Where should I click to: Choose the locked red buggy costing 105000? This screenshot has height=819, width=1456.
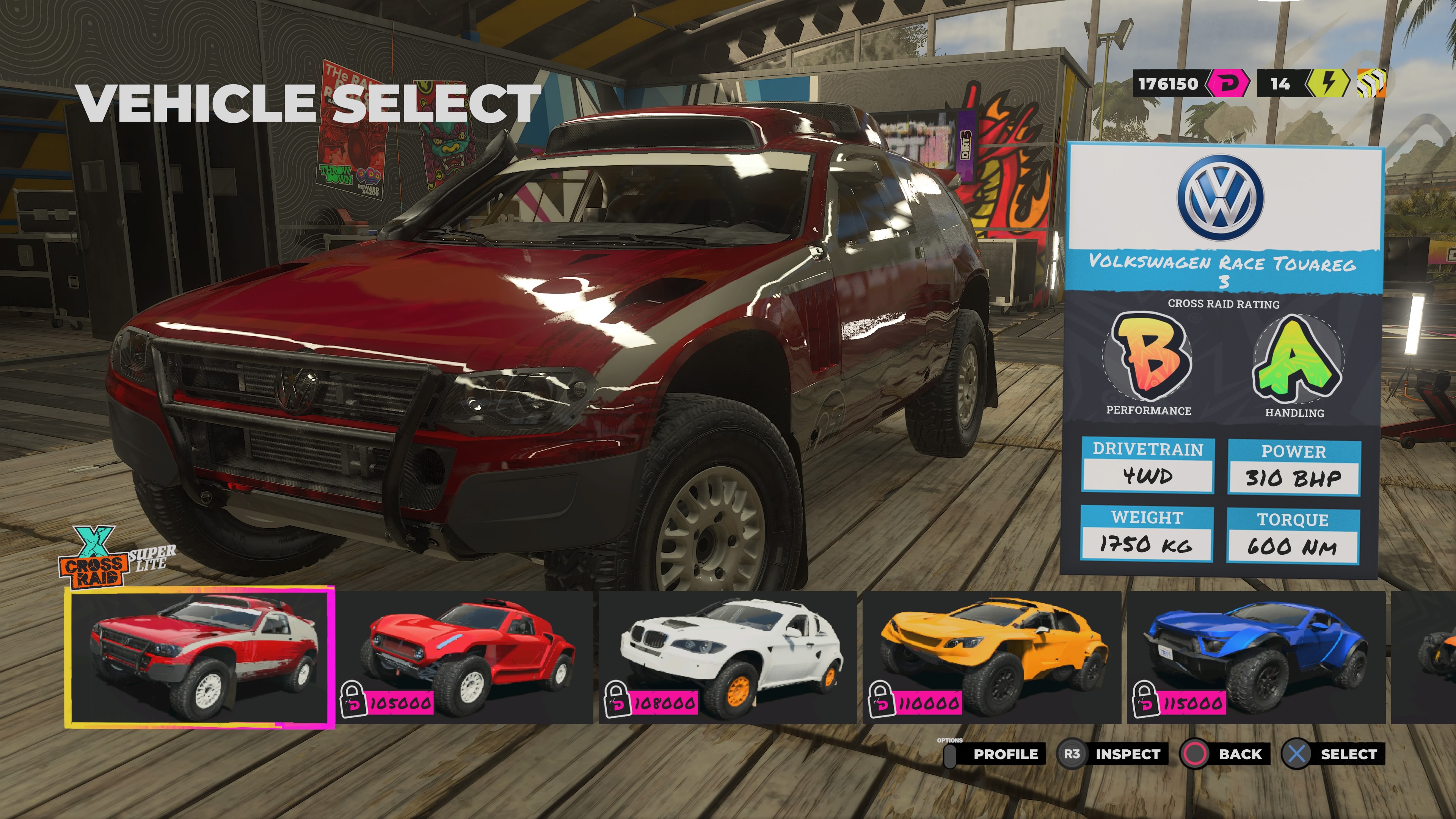[465, 657]
